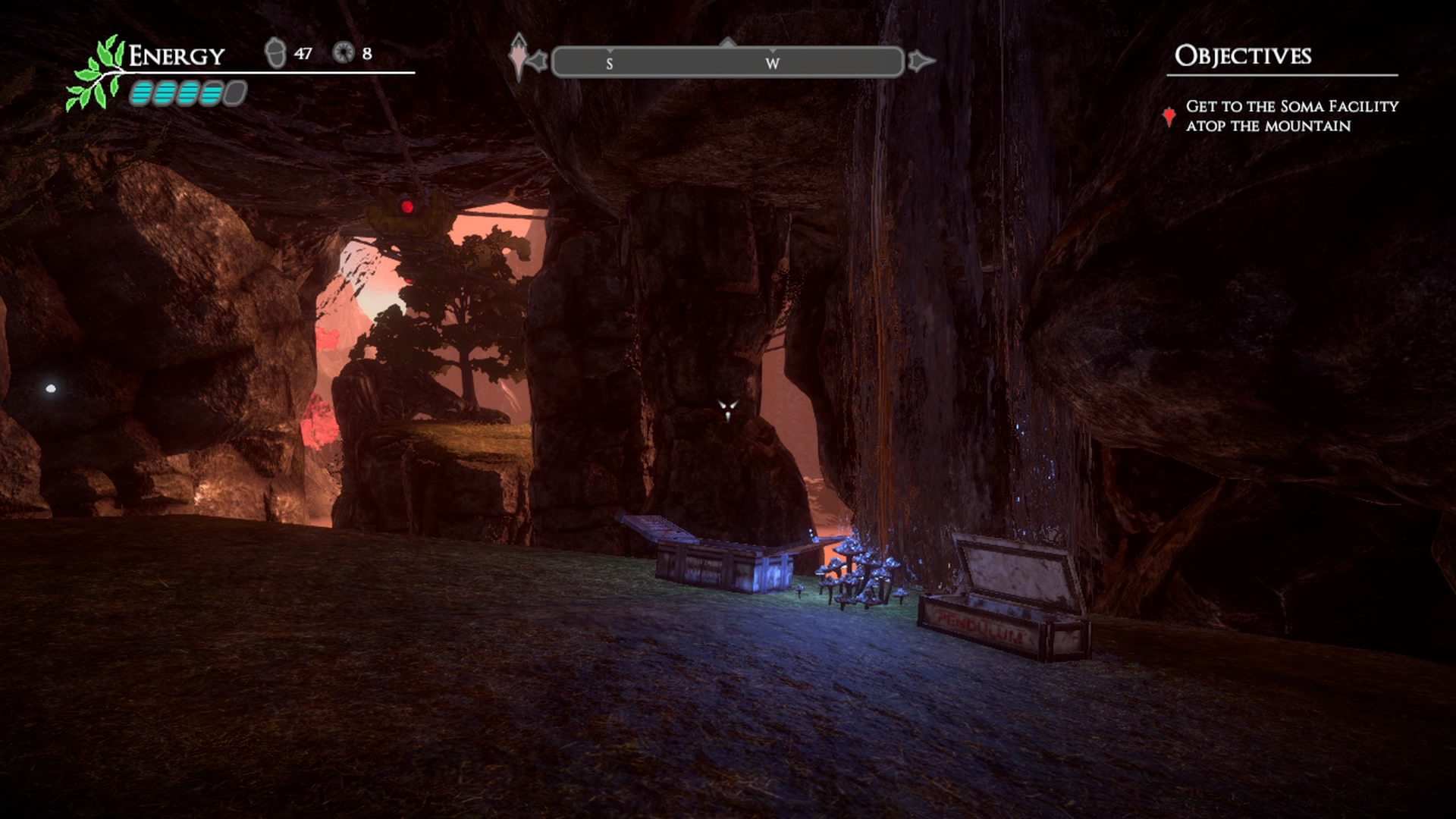1456x819 pixels.
Task: Select the green leaf Energy emblem
Action: coord(96,74)
